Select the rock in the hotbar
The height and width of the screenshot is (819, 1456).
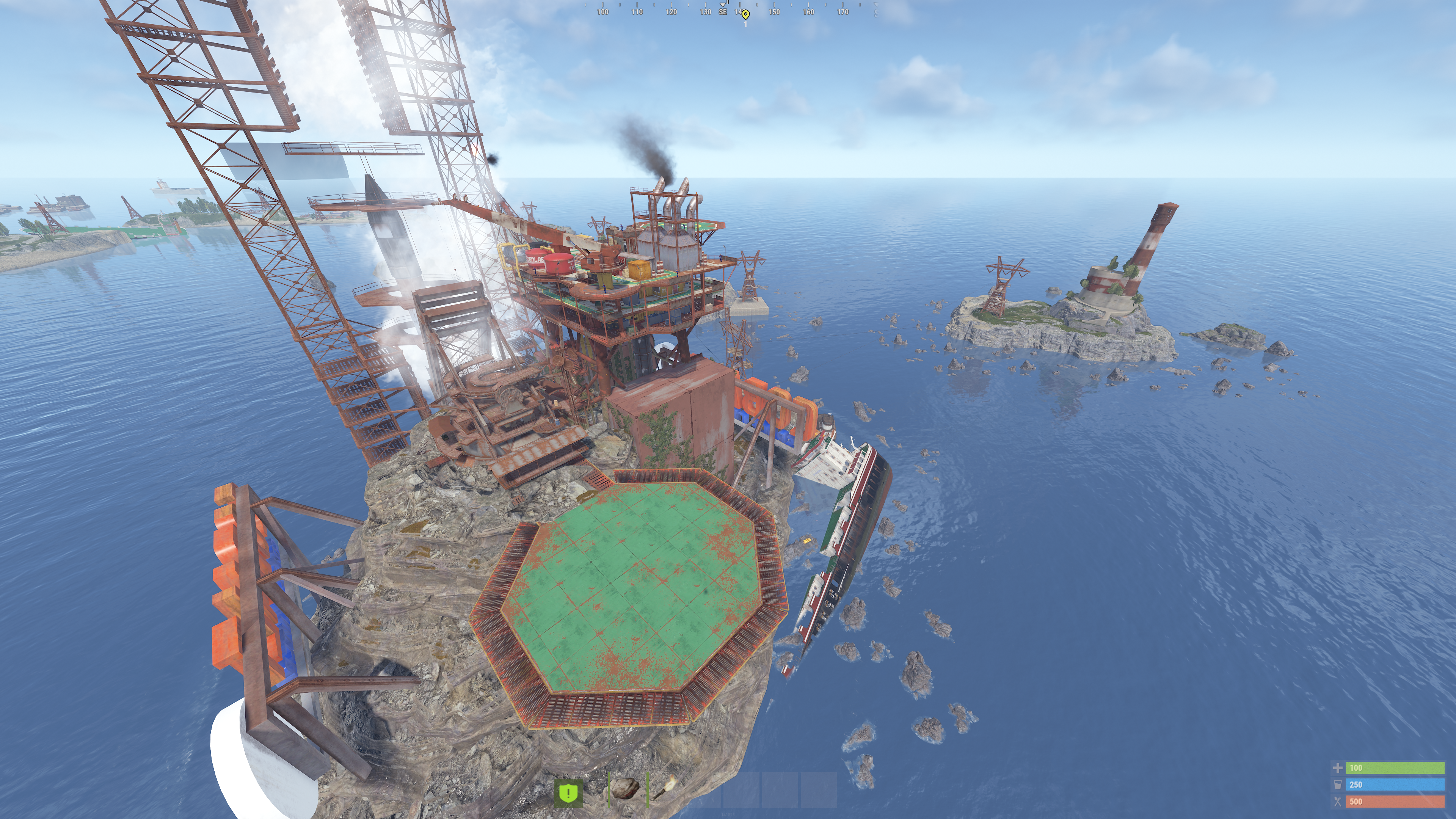tap(626, 789)
